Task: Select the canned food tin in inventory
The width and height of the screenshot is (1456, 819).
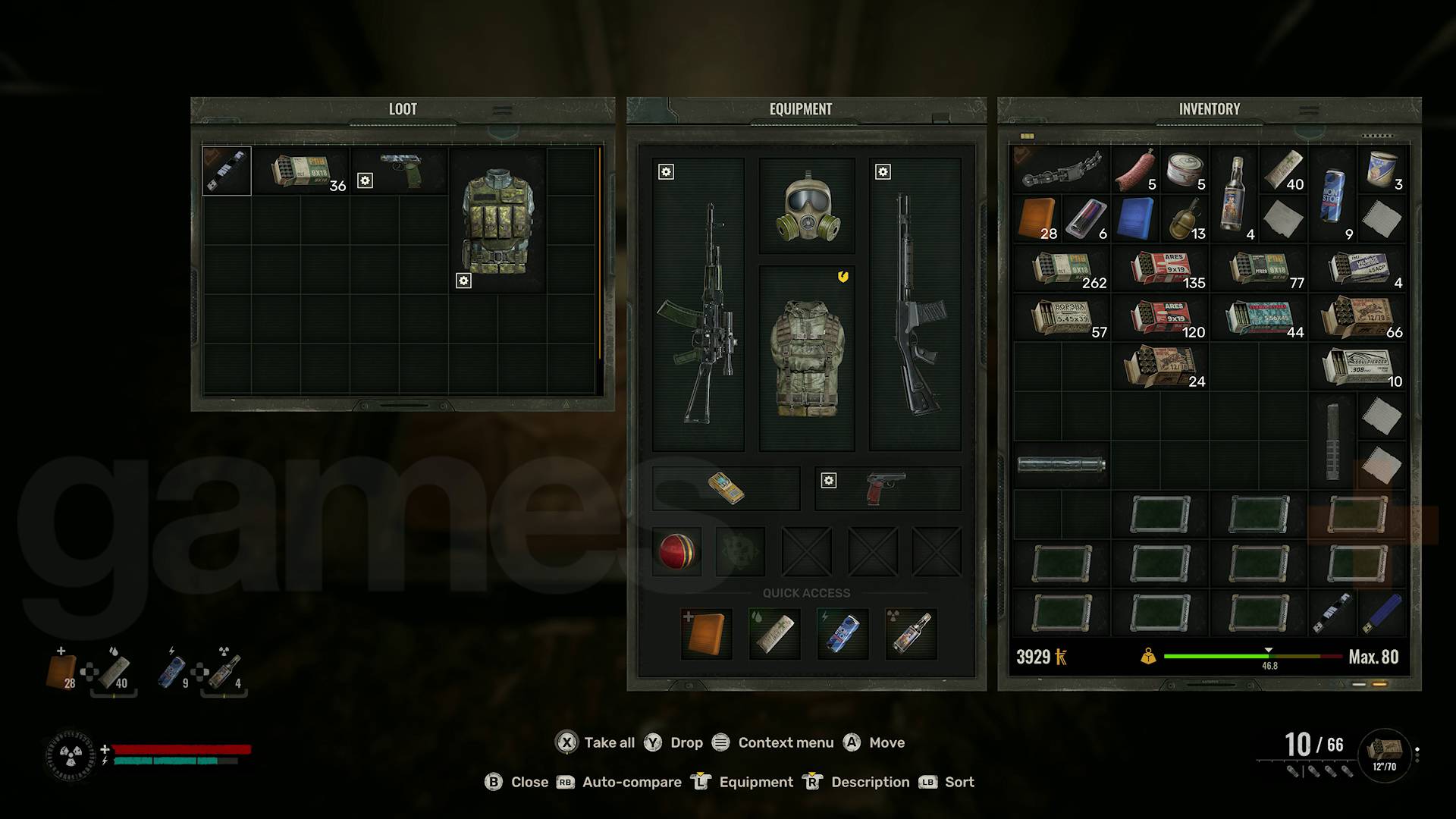Action: coord(1185,171)
